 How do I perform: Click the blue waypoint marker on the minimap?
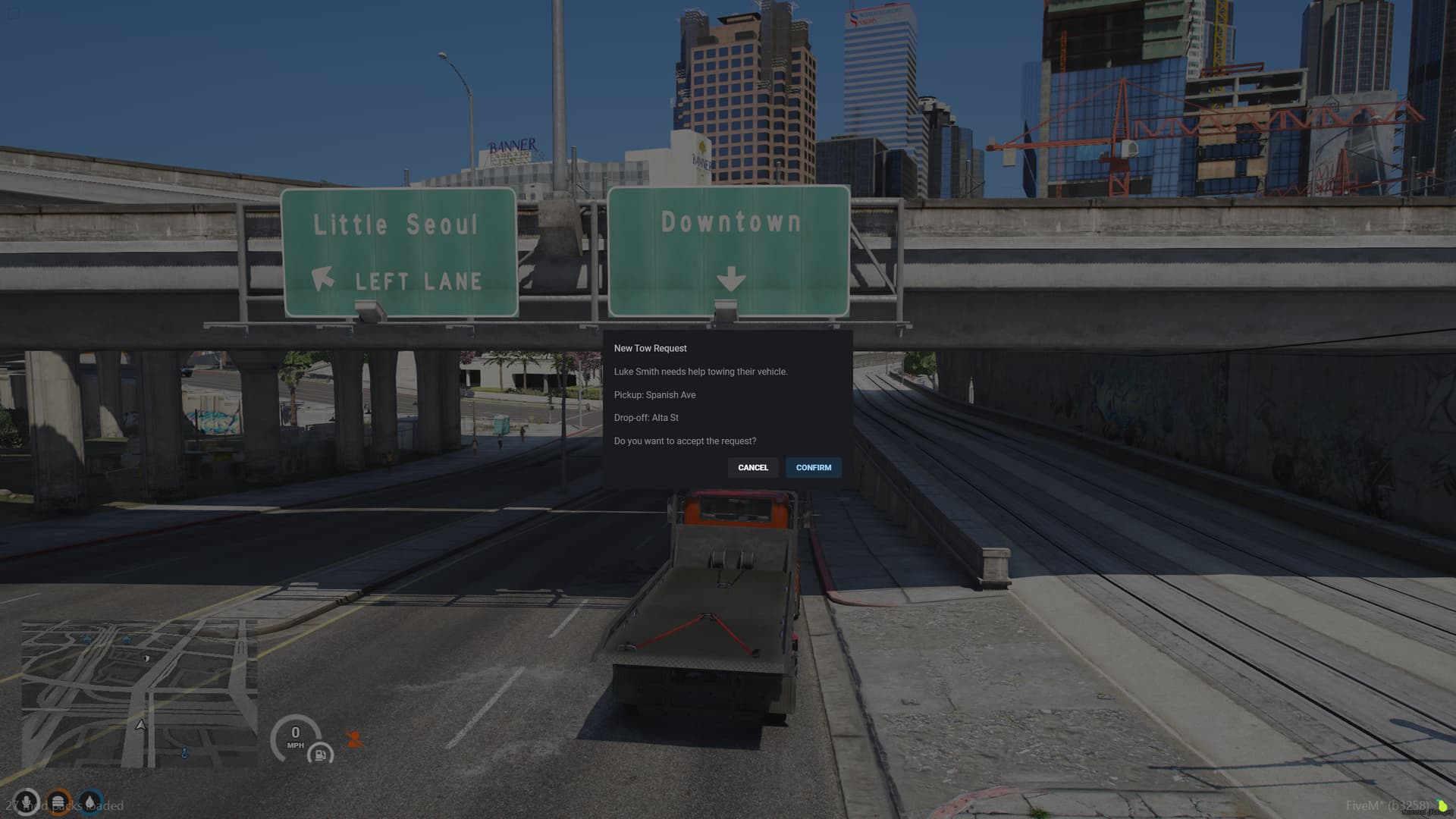pyautogui.click(x=184, y=753)
